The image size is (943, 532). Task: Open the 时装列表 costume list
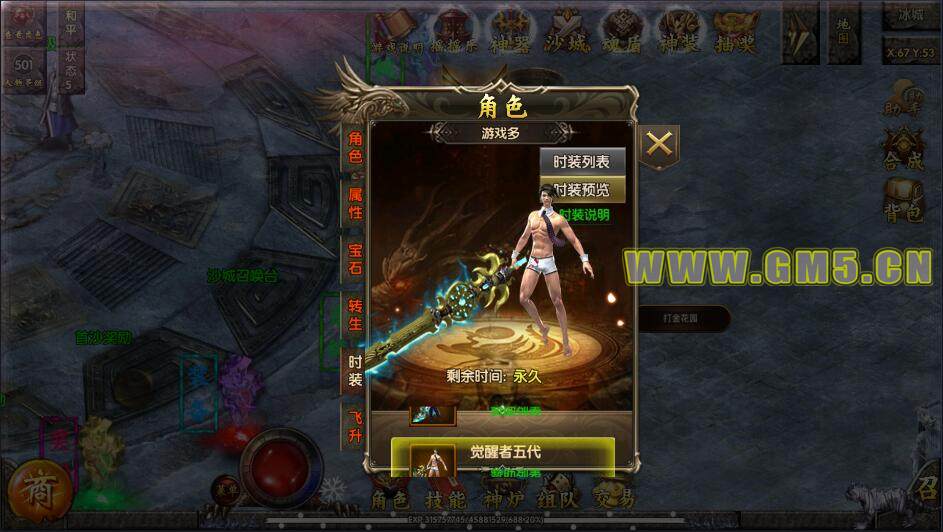[x=582, y=162]
